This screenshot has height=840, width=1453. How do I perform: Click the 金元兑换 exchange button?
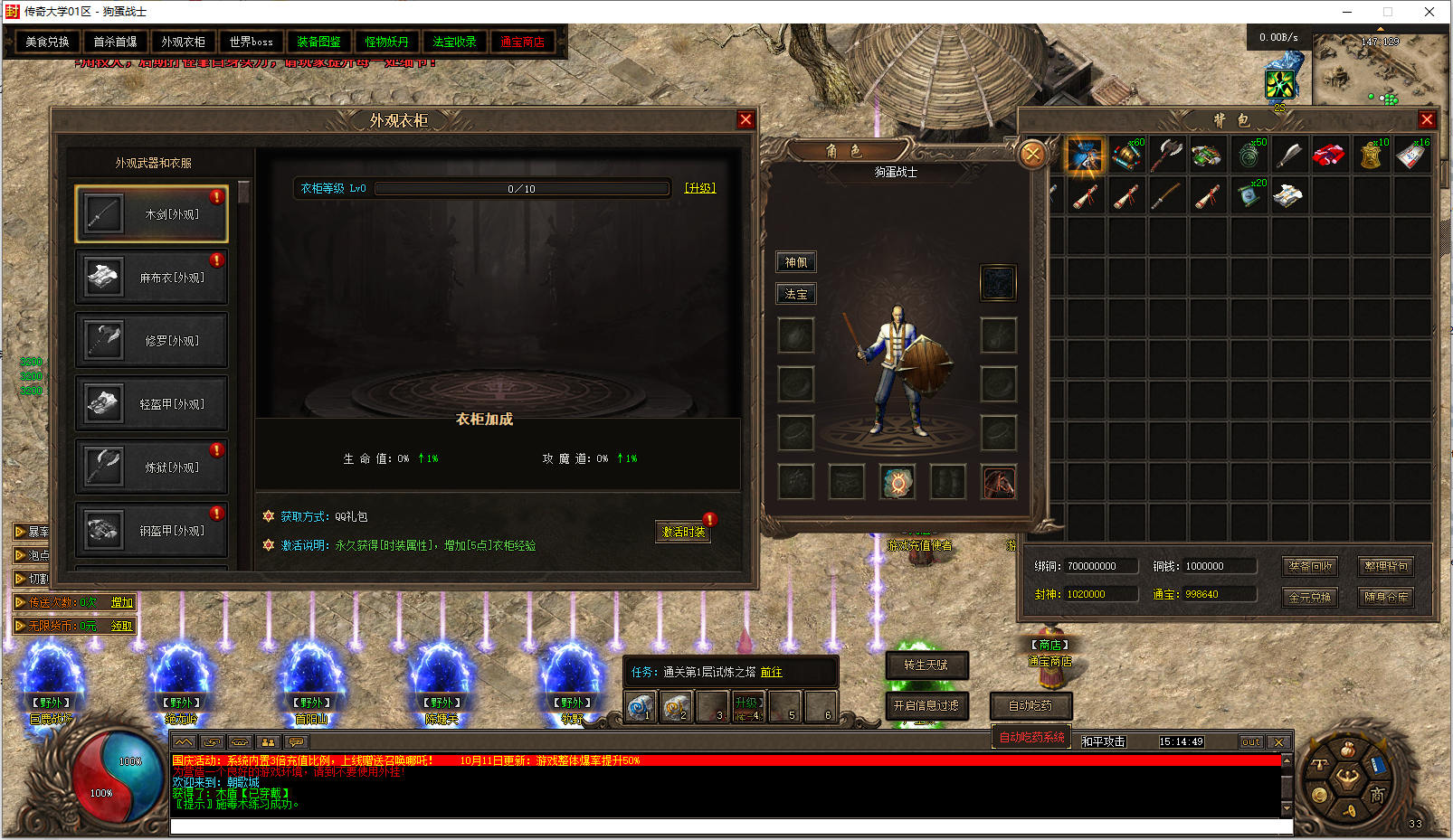pyautogui.click(x=1310, y=597)
